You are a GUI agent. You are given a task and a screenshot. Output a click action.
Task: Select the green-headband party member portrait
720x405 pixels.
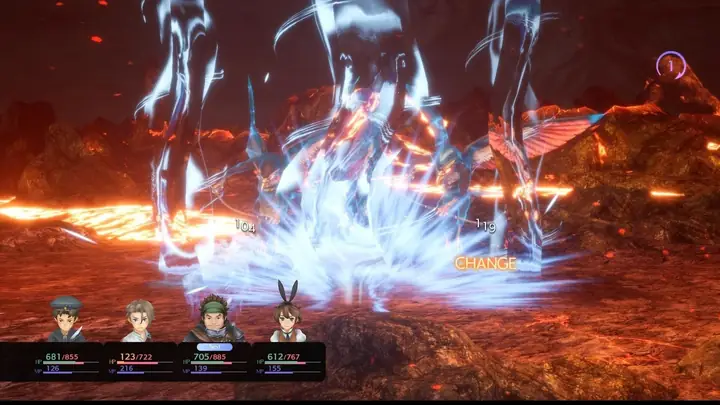pyautogui.click(x=213, y=318)
